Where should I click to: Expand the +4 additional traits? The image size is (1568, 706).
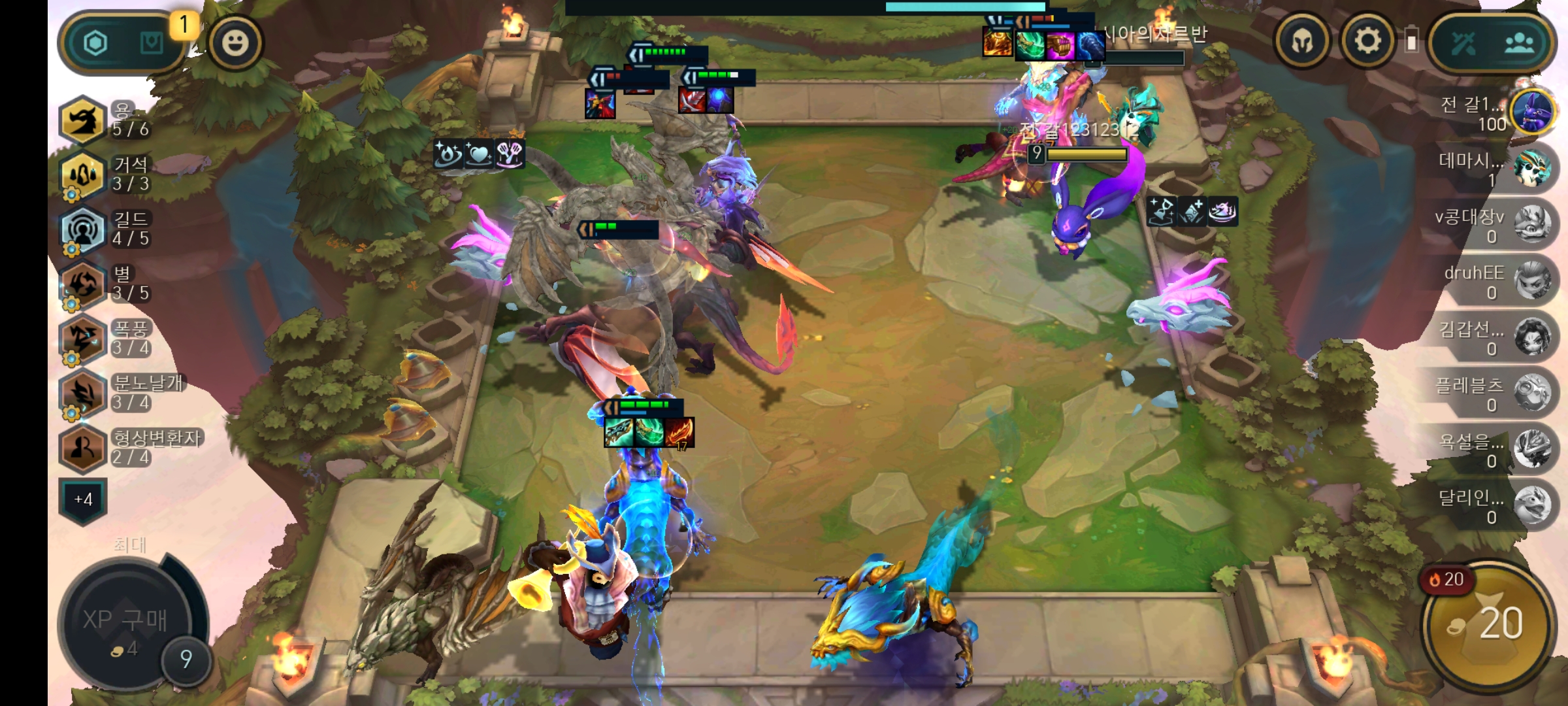(x=83, y=499)
